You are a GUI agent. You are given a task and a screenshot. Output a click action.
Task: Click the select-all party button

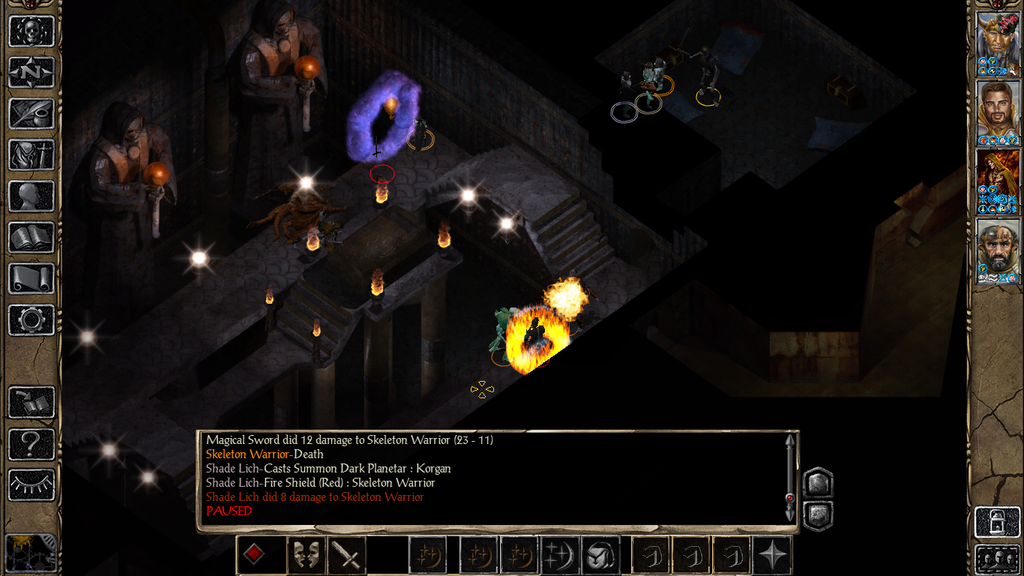(x=997, y=558)
